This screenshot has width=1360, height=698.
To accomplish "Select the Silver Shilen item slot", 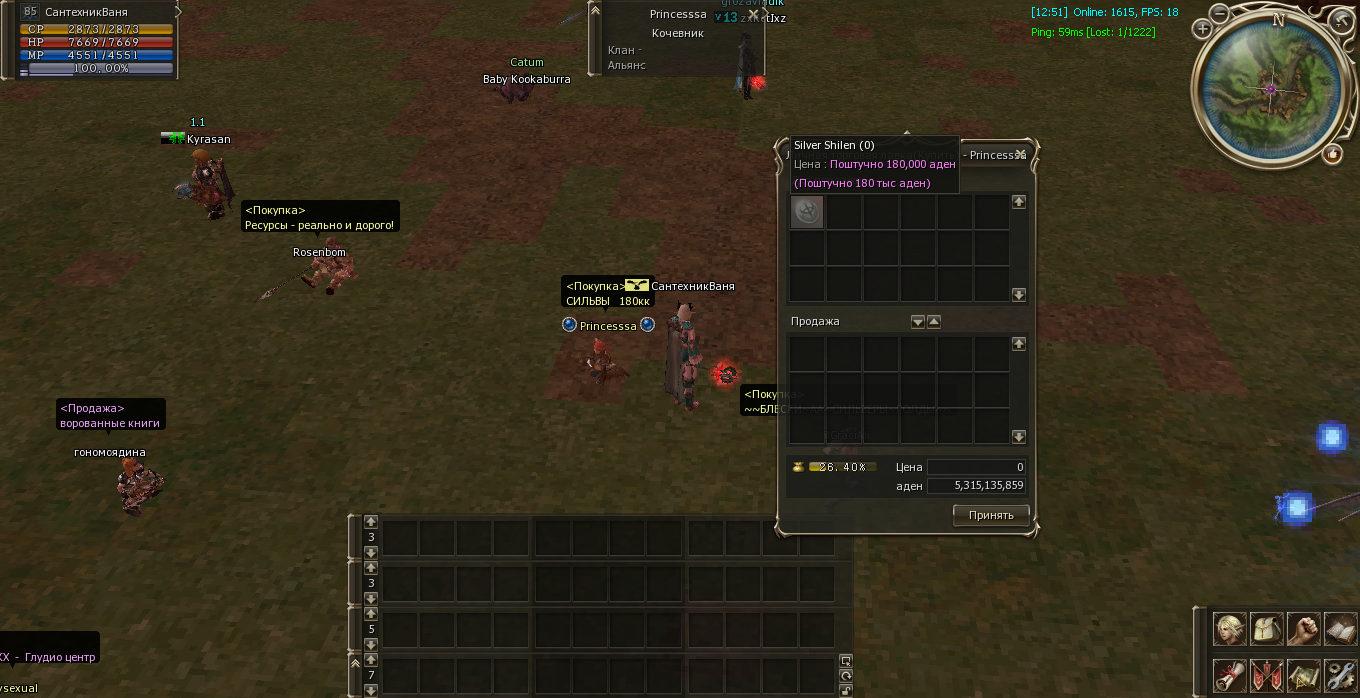I will (x=807, y=212).
